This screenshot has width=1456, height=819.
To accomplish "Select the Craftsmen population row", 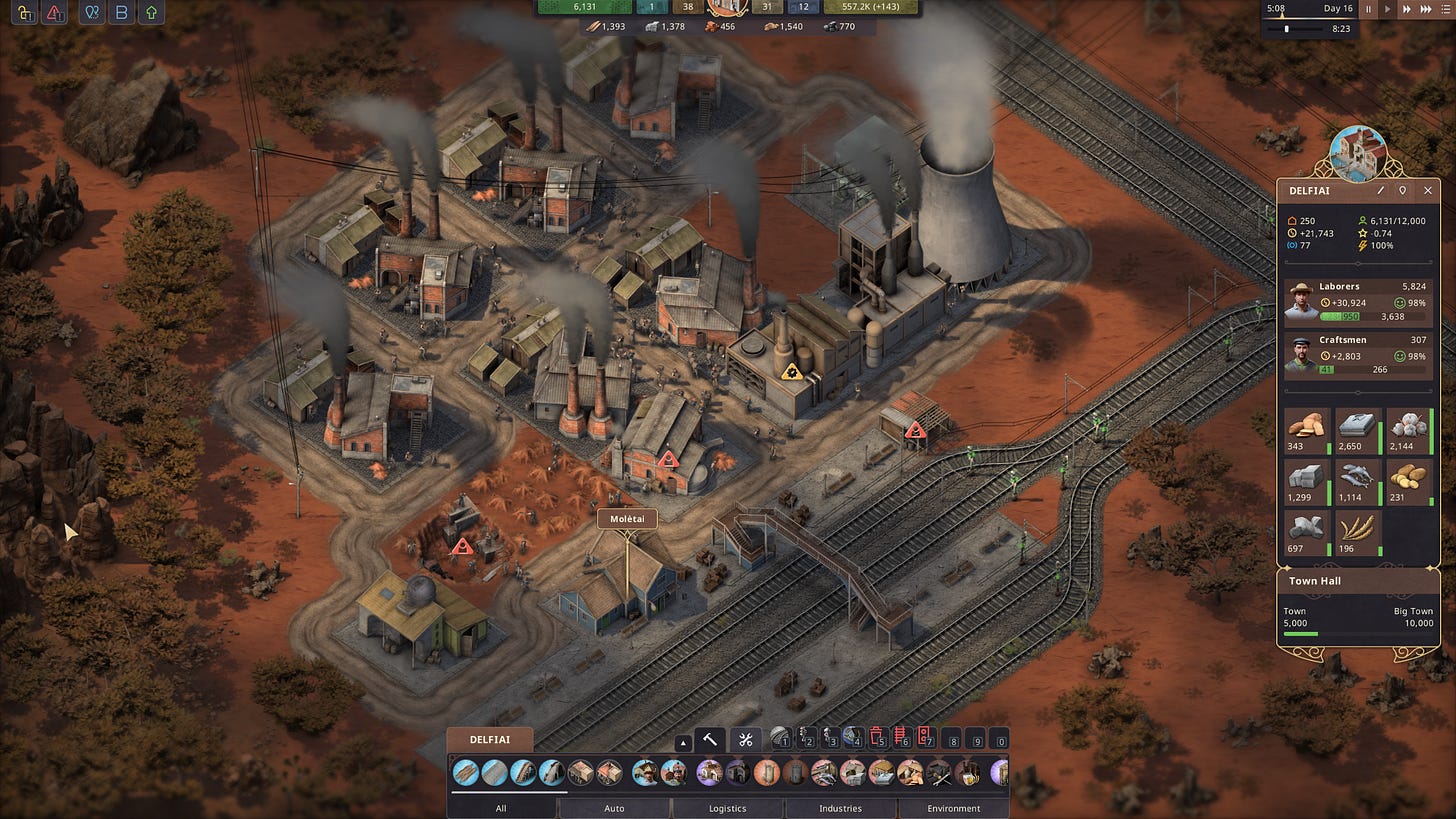I will 1357,355.
